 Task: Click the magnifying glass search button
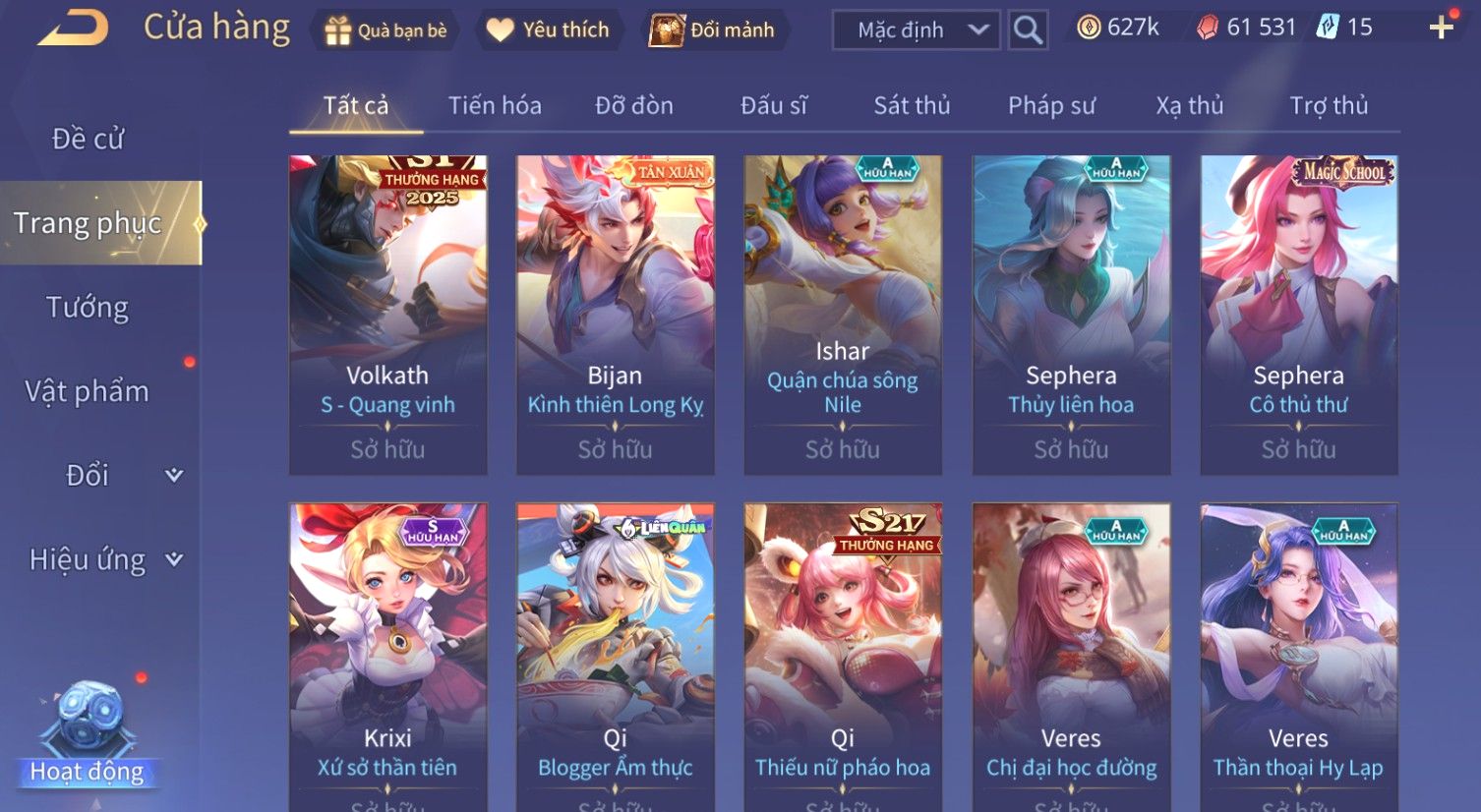[x=1028, y=30]
